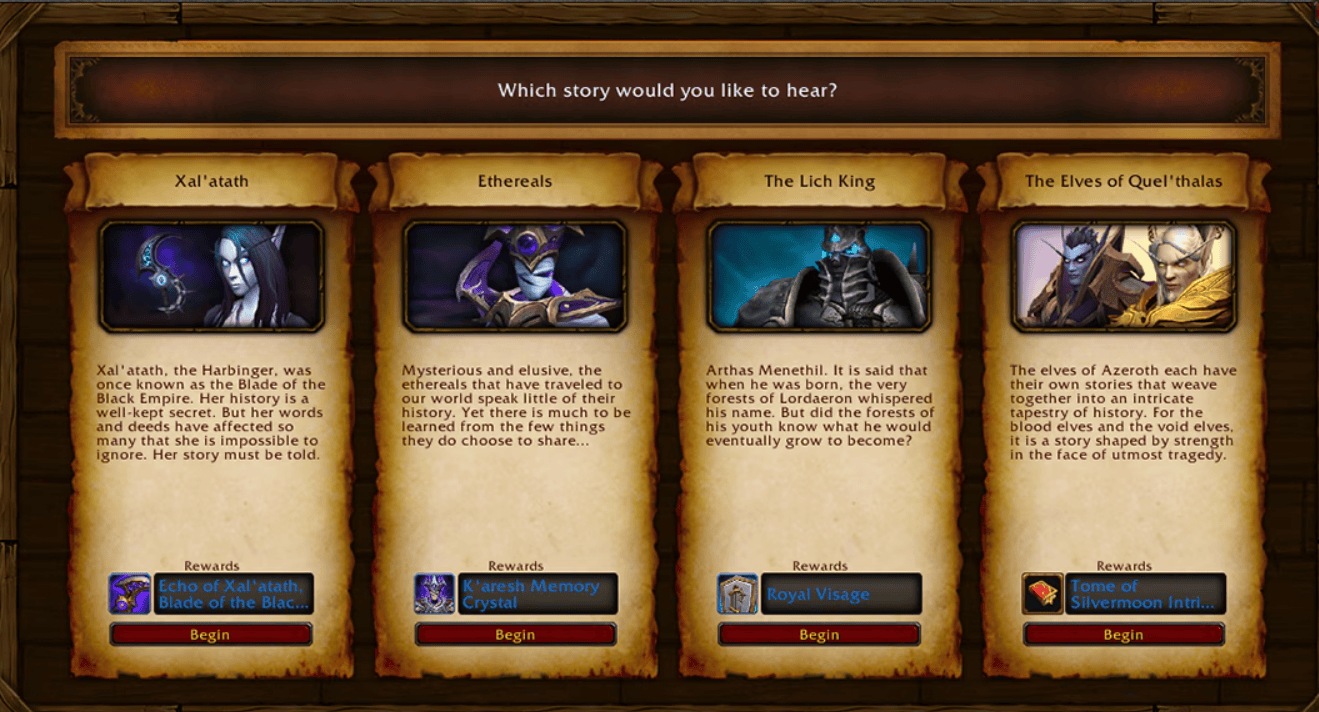Start the Ethereals story
The image size is (1319, 712).
(515, 634)
